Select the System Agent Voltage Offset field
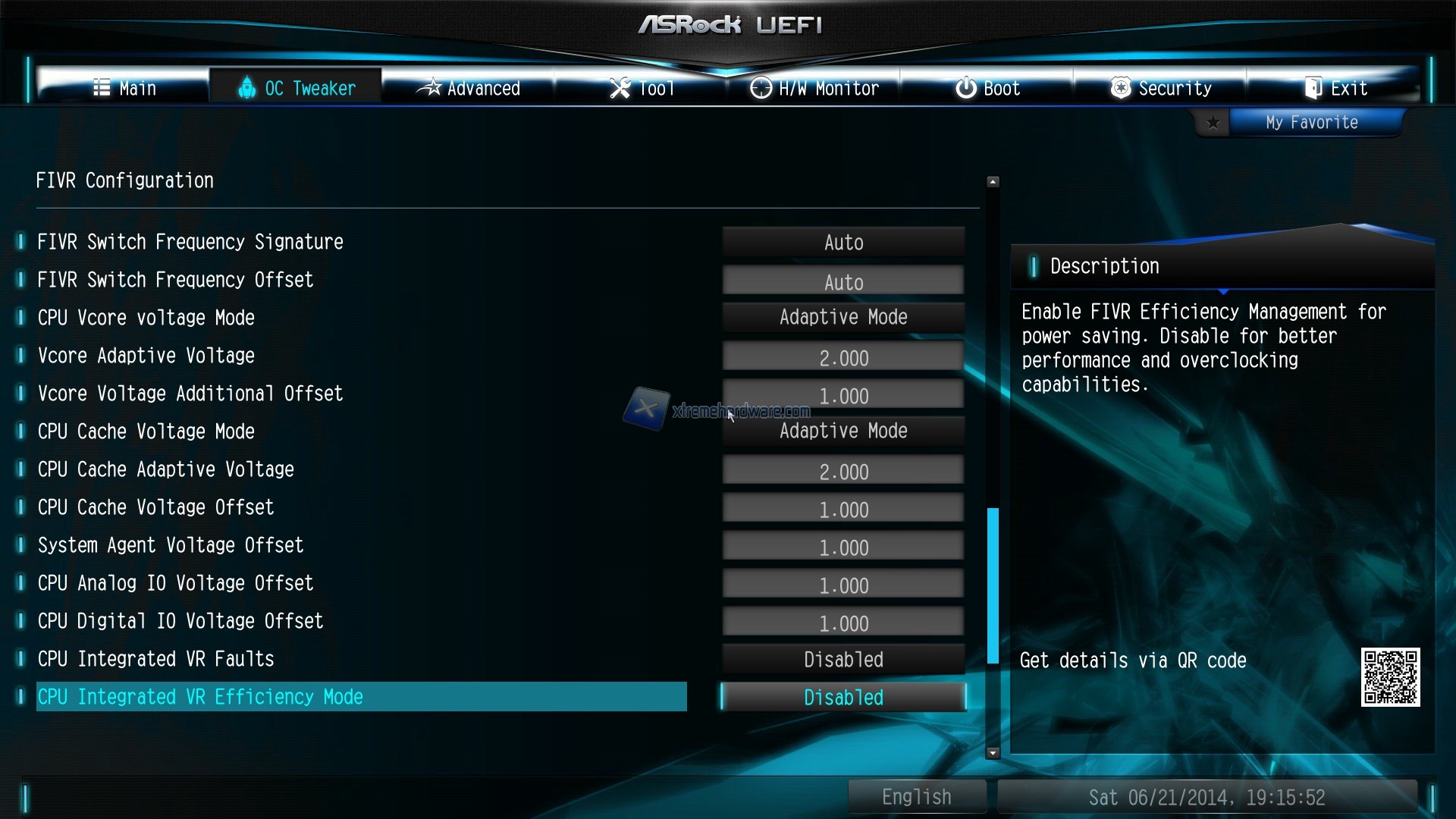Viewport: 1456px width, 819px height. click(843, 547)
